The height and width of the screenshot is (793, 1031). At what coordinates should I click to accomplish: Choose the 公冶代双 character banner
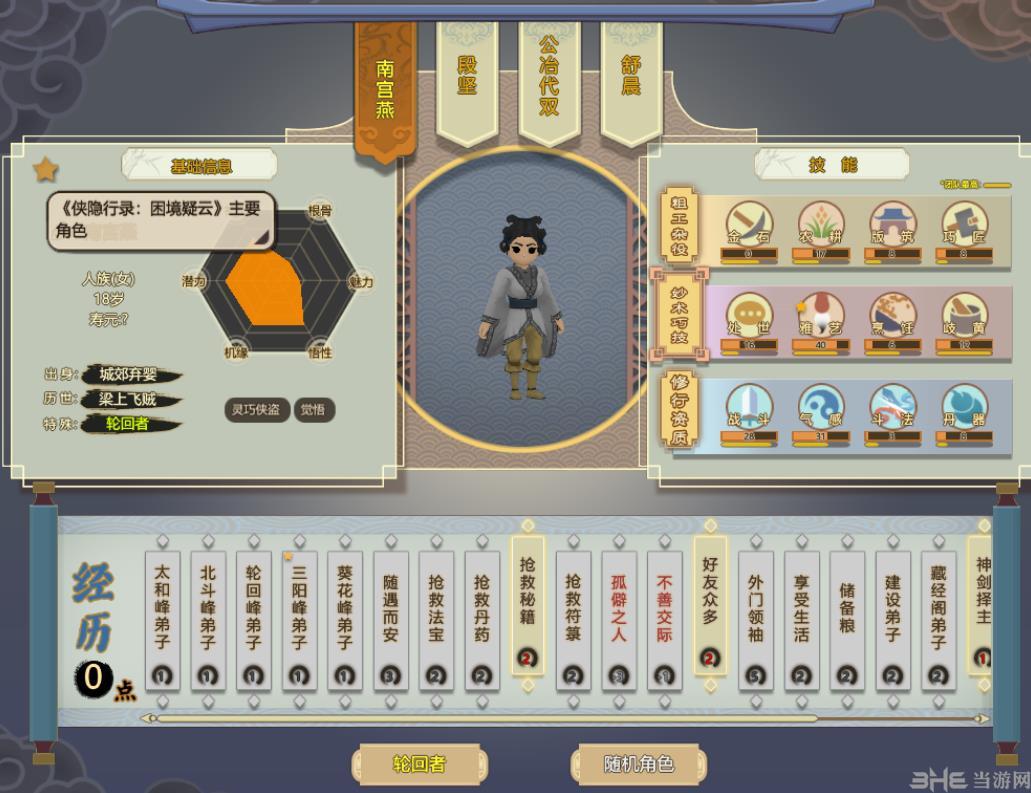[549, 78]
